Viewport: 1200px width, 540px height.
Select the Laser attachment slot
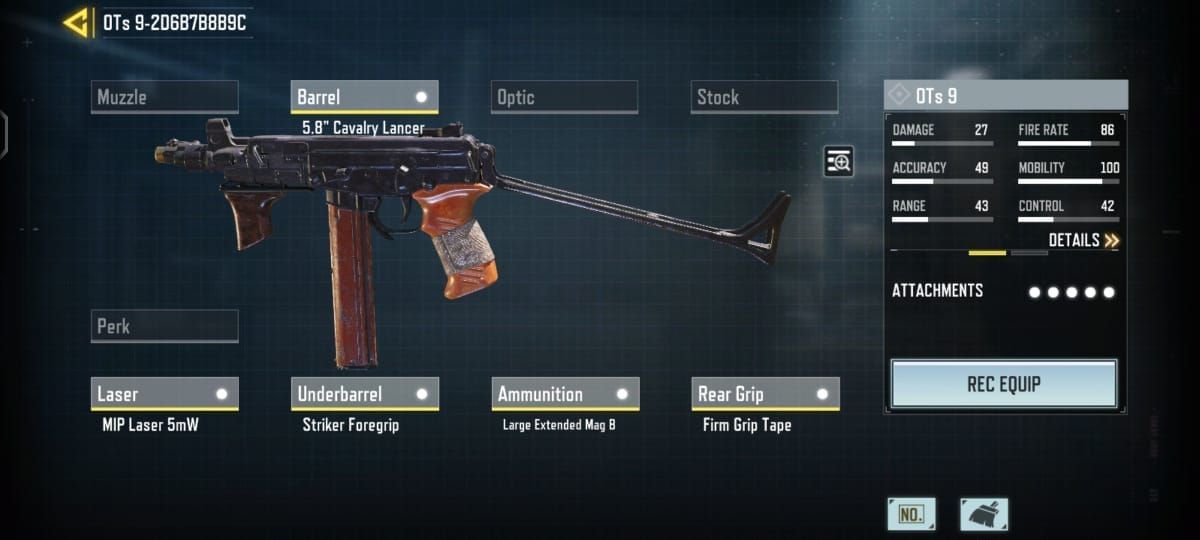tap(165, 394)
